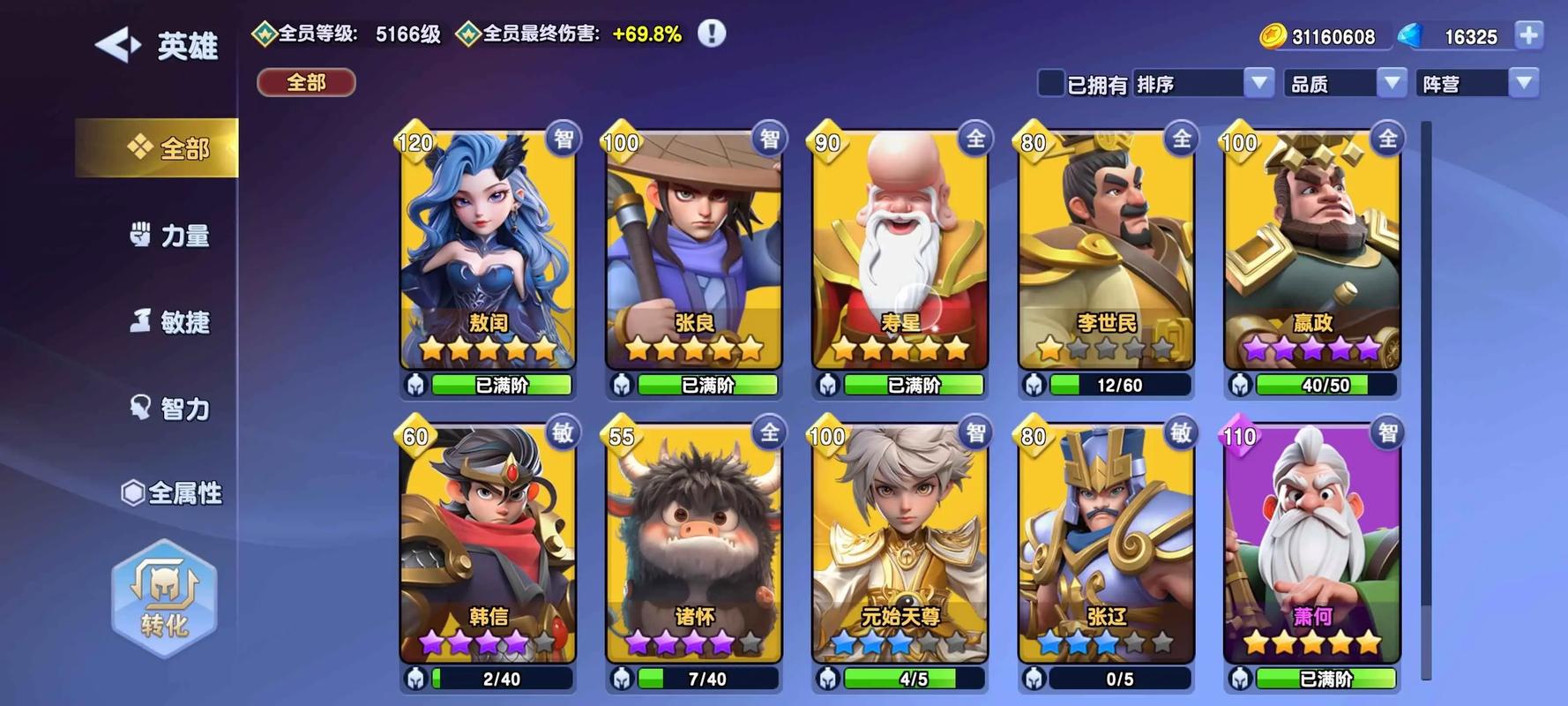Open the 转化 conversion button
1568x706 pixels.
coord(164,598)
